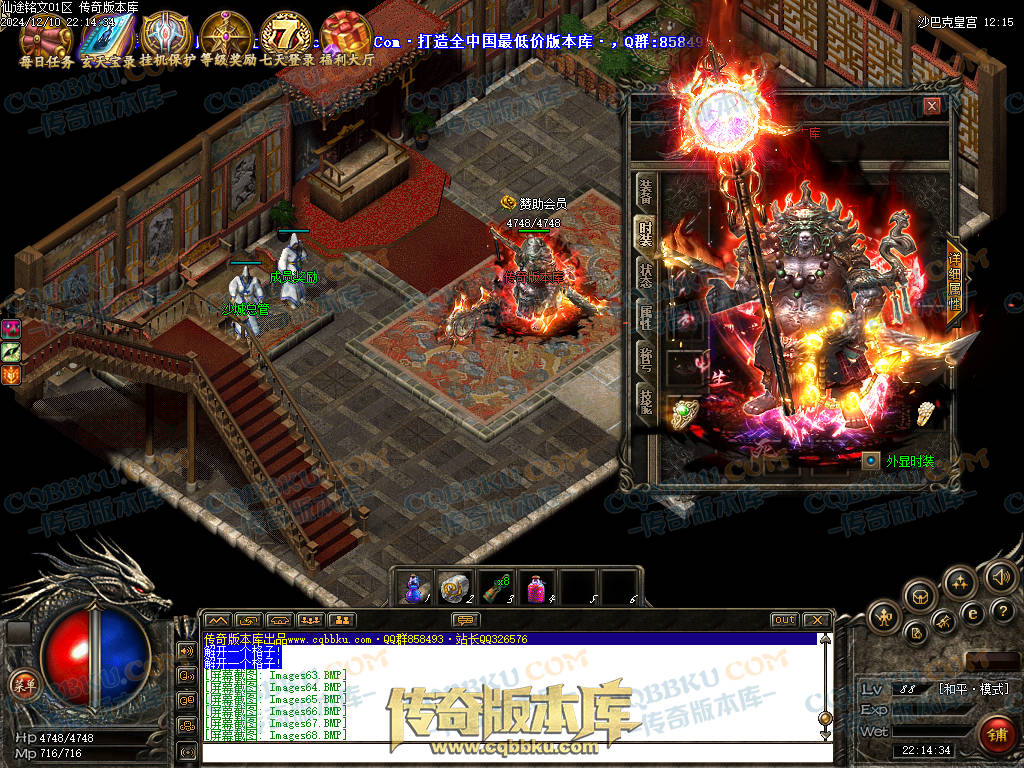1024x768 pixels.
Task: Open the 挂机保护 auto-play protection icon
Action: [x=166, y=34]
